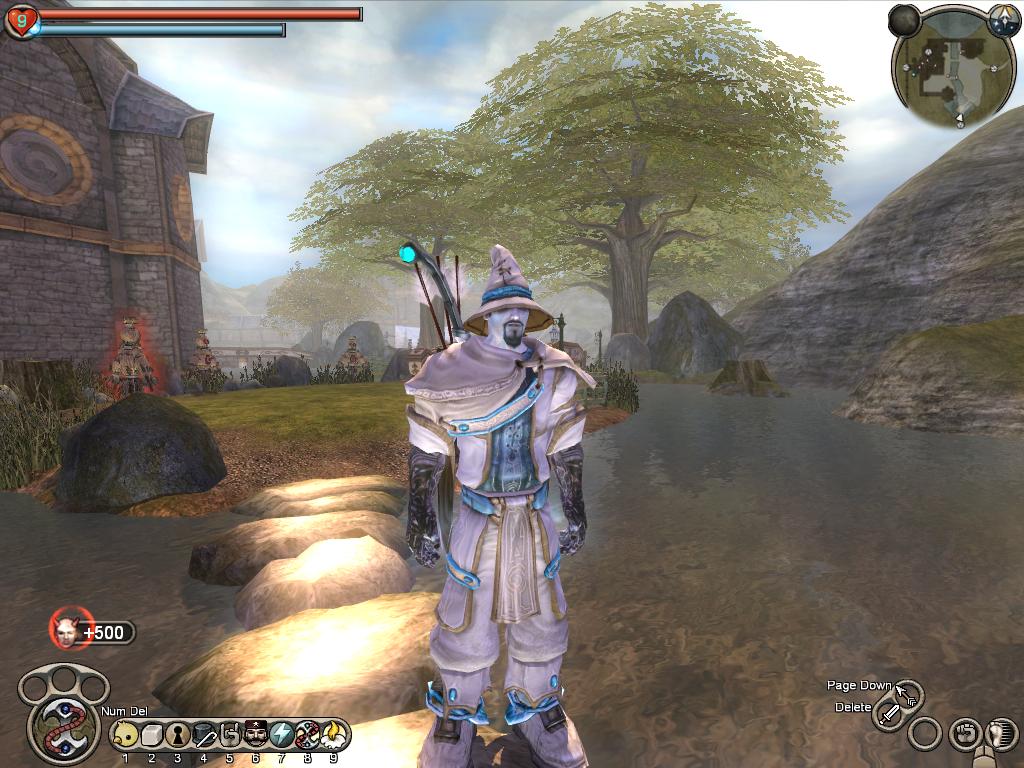
Task: Activate the flame spell hotbar icon
Action: (x=333, y=736)
